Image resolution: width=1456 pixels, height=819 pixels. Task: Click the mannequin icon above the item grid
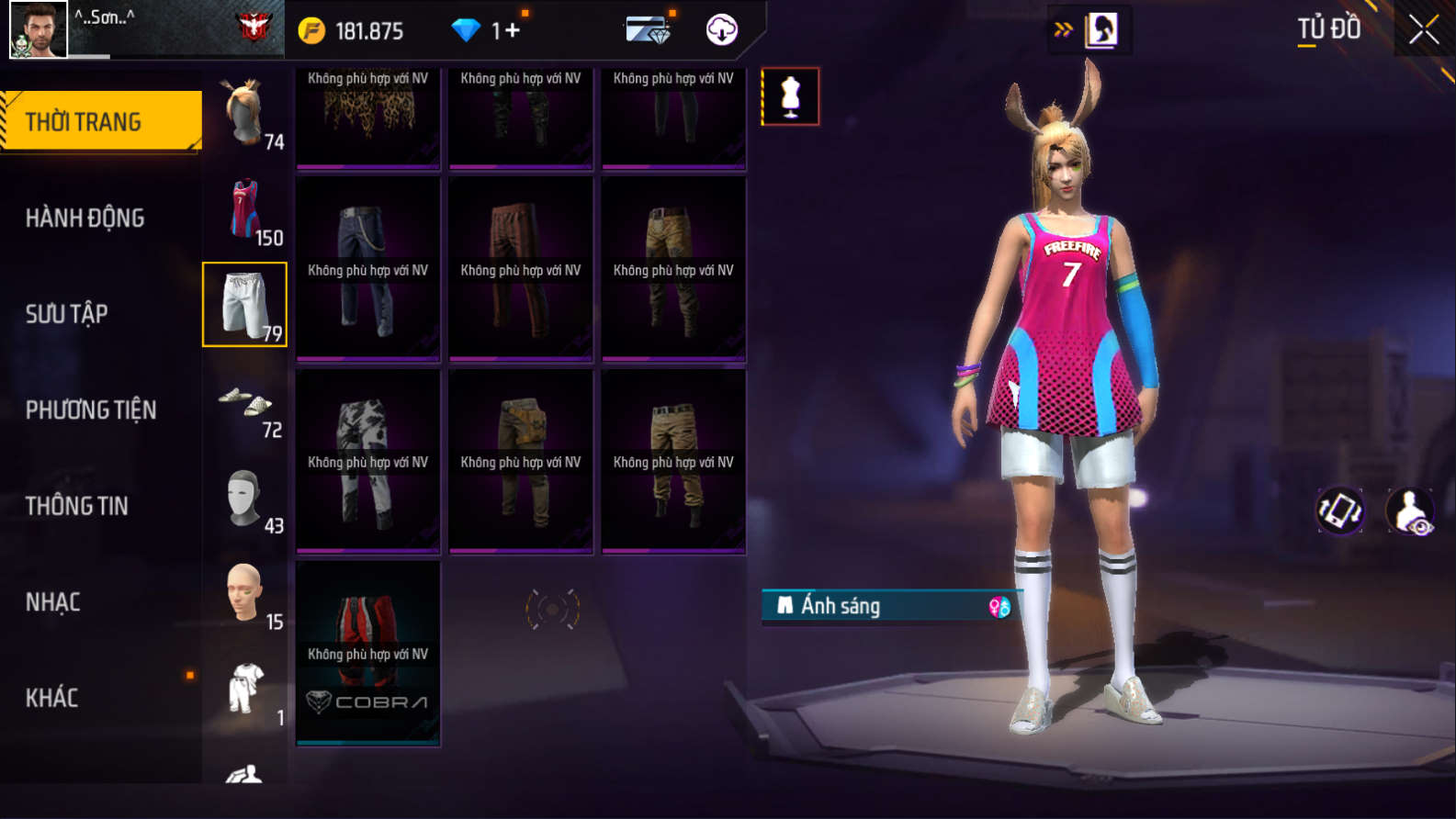point(790,96)
